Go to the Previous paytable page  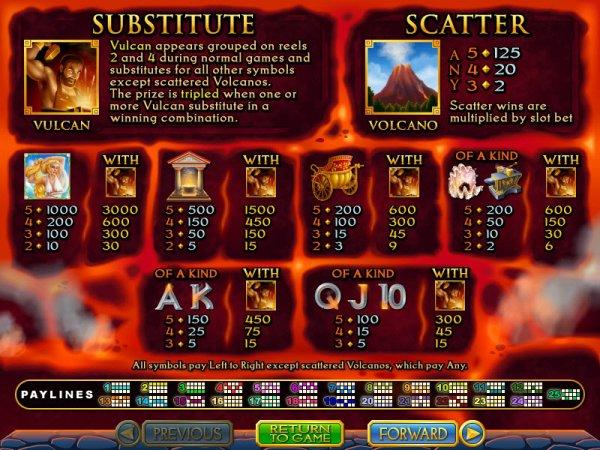pyautogui.click(x=189, y=433)
